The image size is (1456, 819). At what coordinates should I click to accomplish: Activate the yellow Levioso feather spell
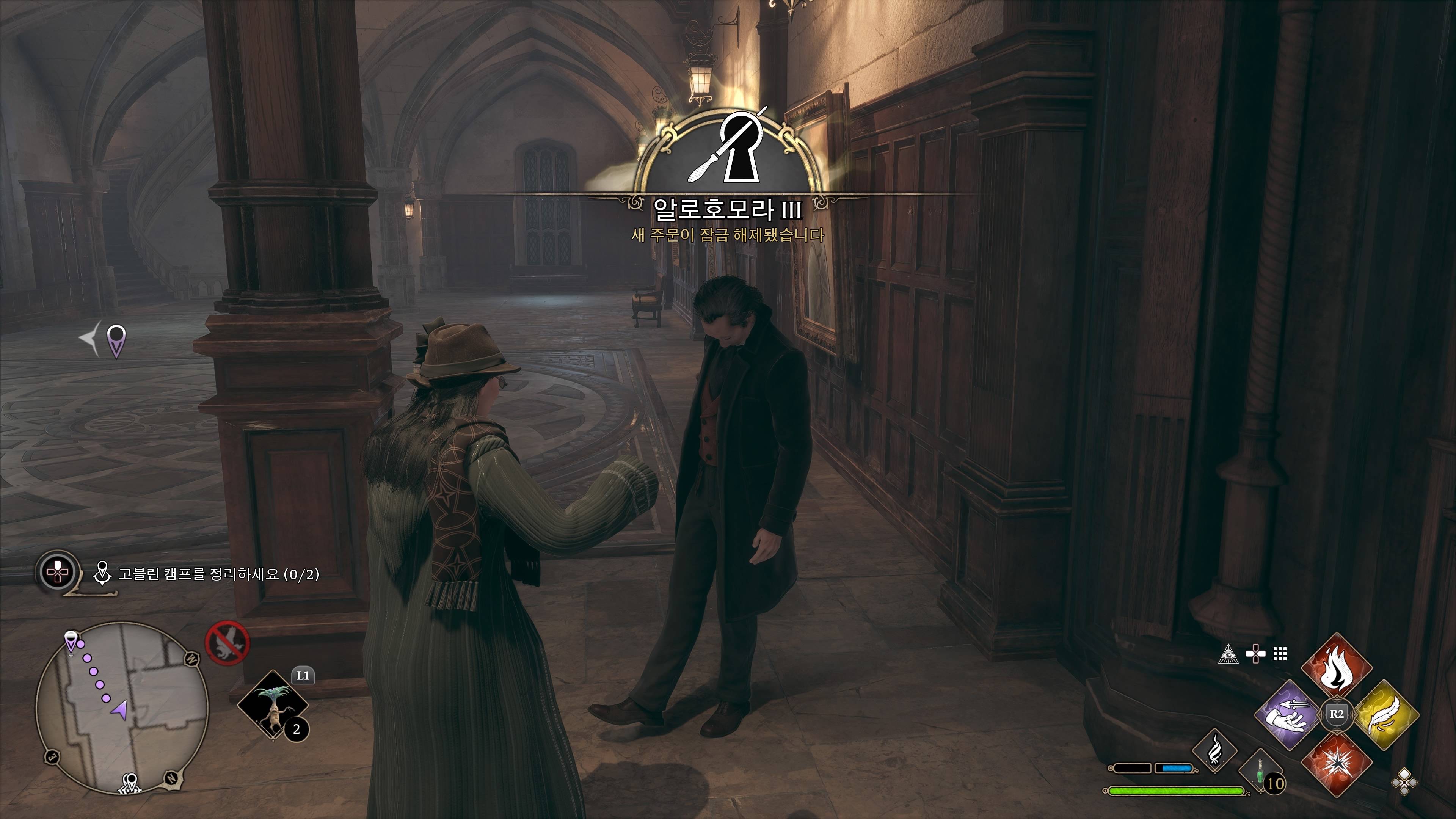point(1385,715)
